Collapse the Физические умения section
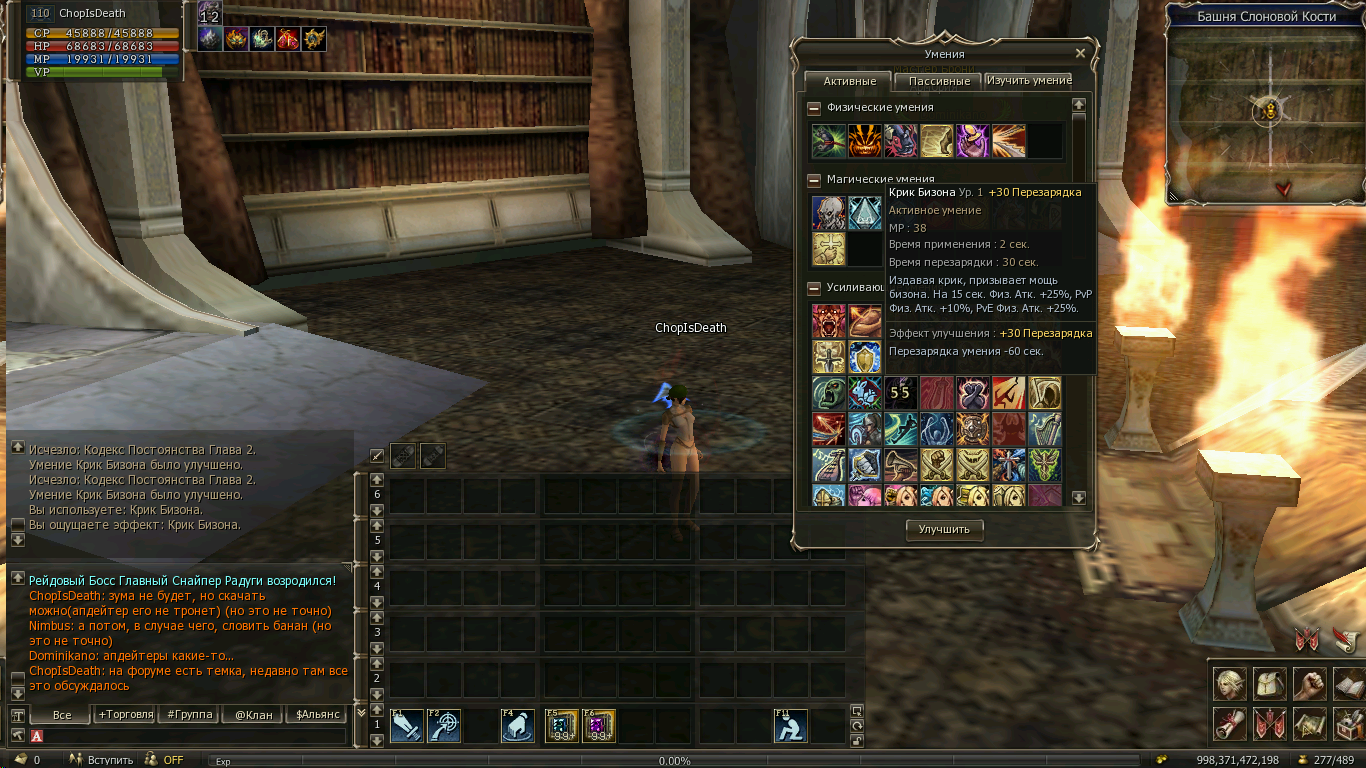This screenshot has height=768, width=1366. 814,108
